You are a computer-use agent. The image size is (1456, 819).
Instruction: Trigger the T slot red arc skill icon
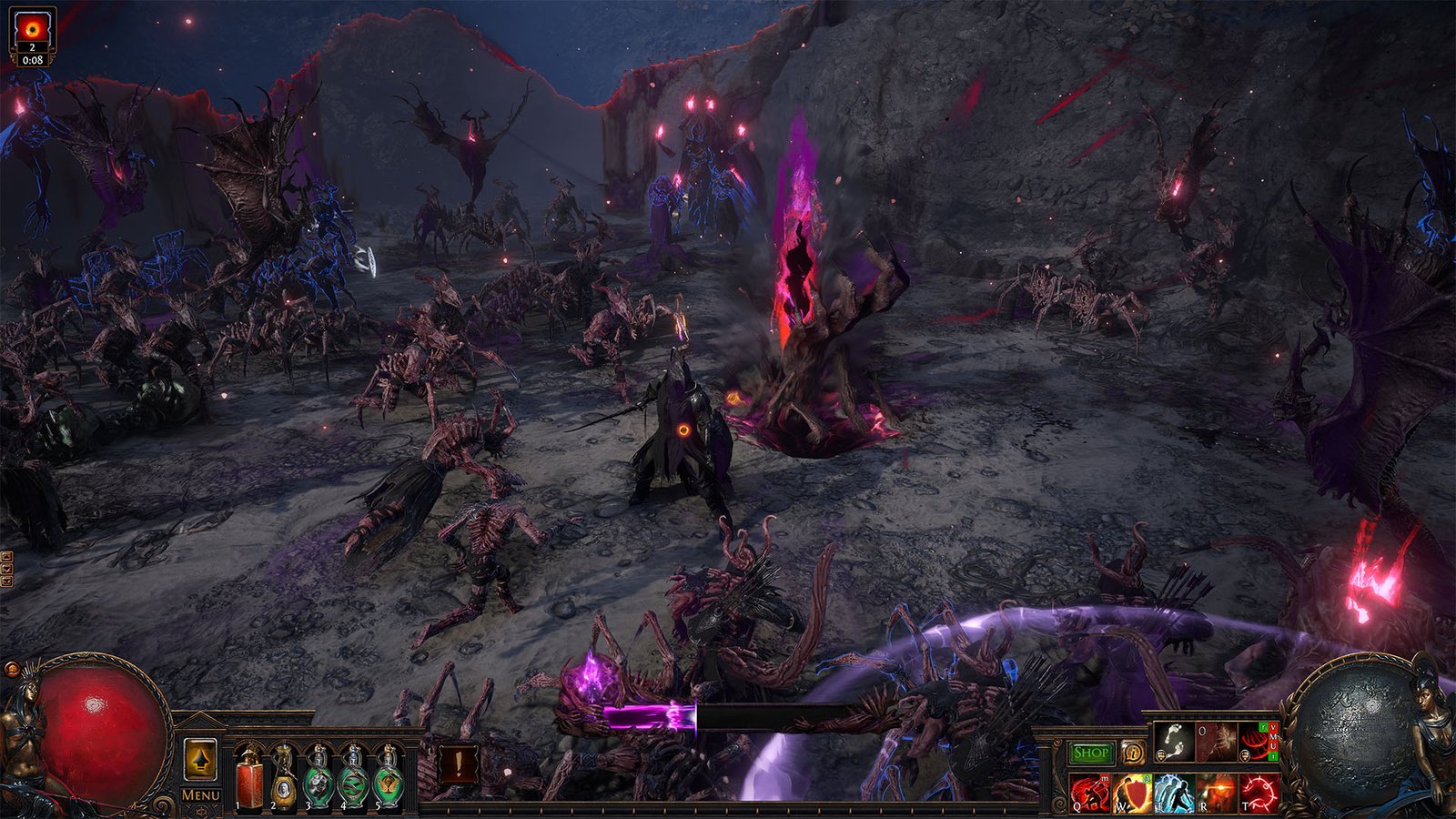pos(1259,793)
